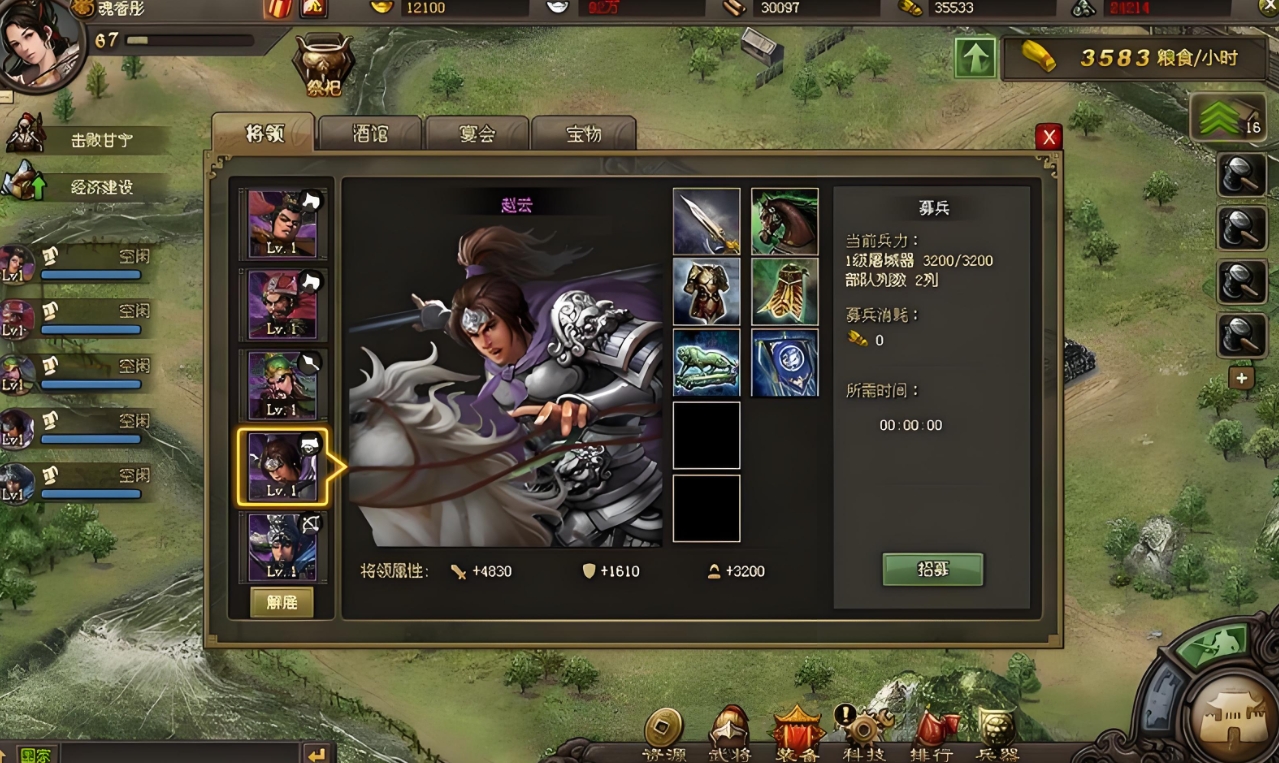Click the chest armor equipment slot
The width and height of the screenshot is (1279, 763).
[x=706, y=292]
